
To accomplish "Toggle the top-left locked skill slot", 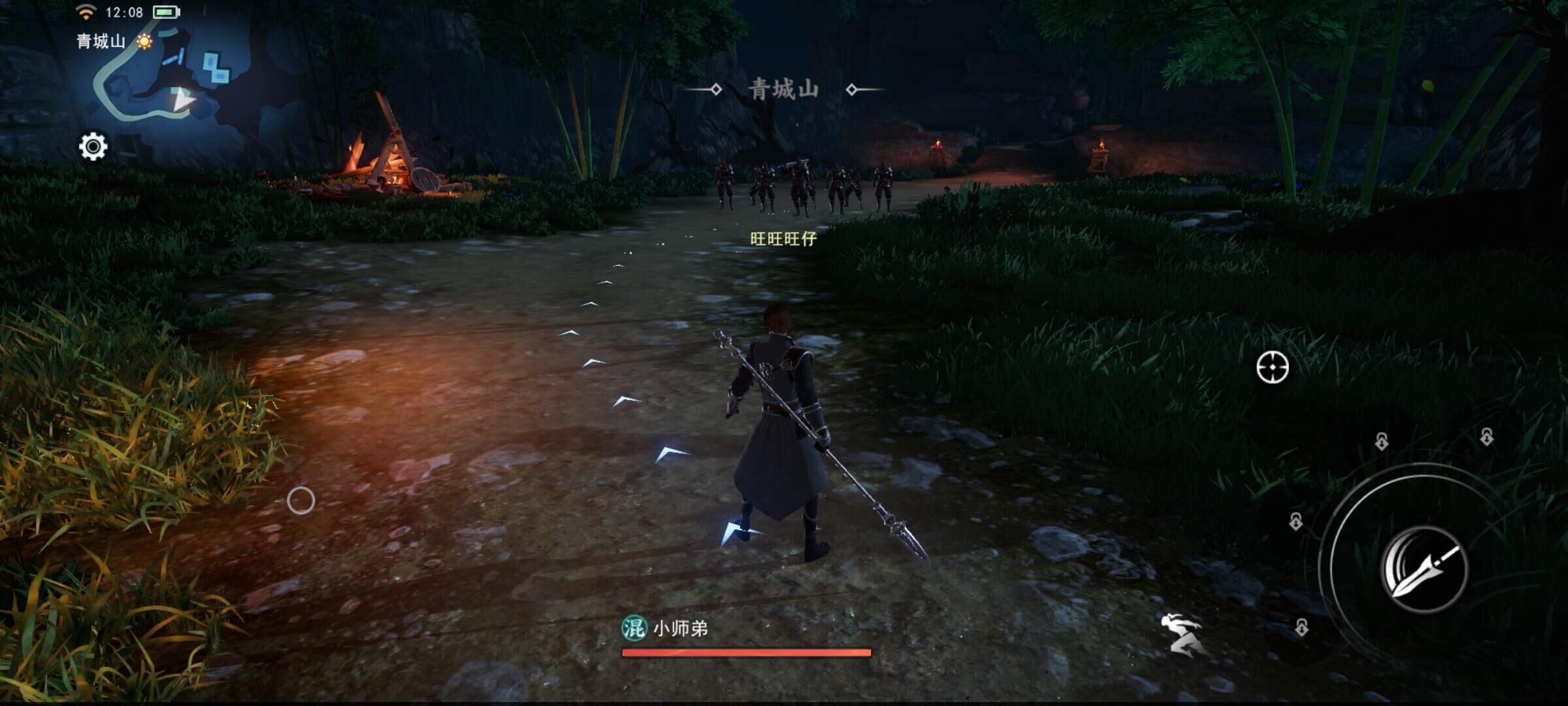I will point(1486,436).
